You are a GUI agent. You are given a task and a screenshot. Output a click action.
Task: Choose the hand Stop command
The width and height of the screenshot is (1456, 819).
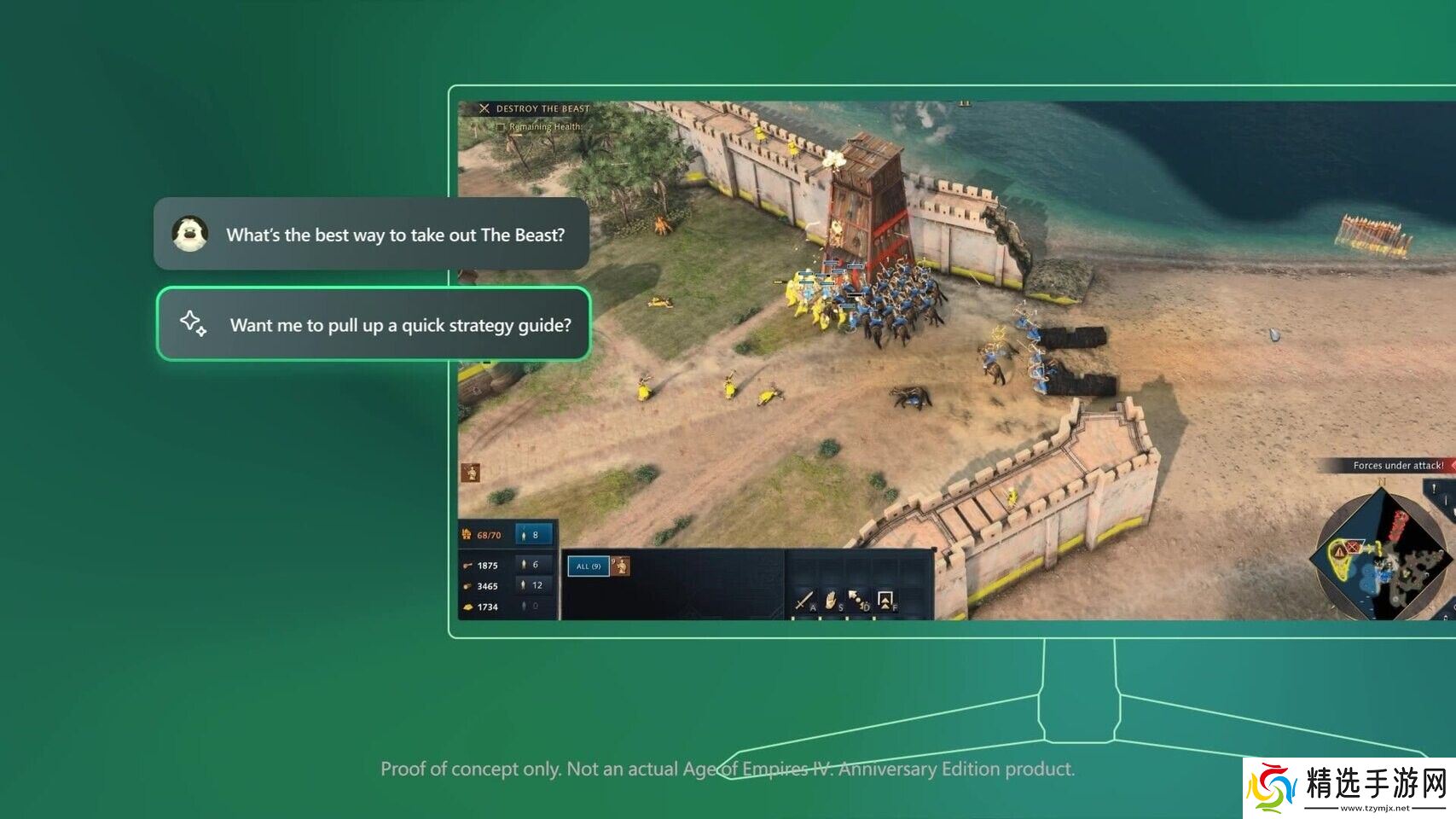(x=831, y=600)
